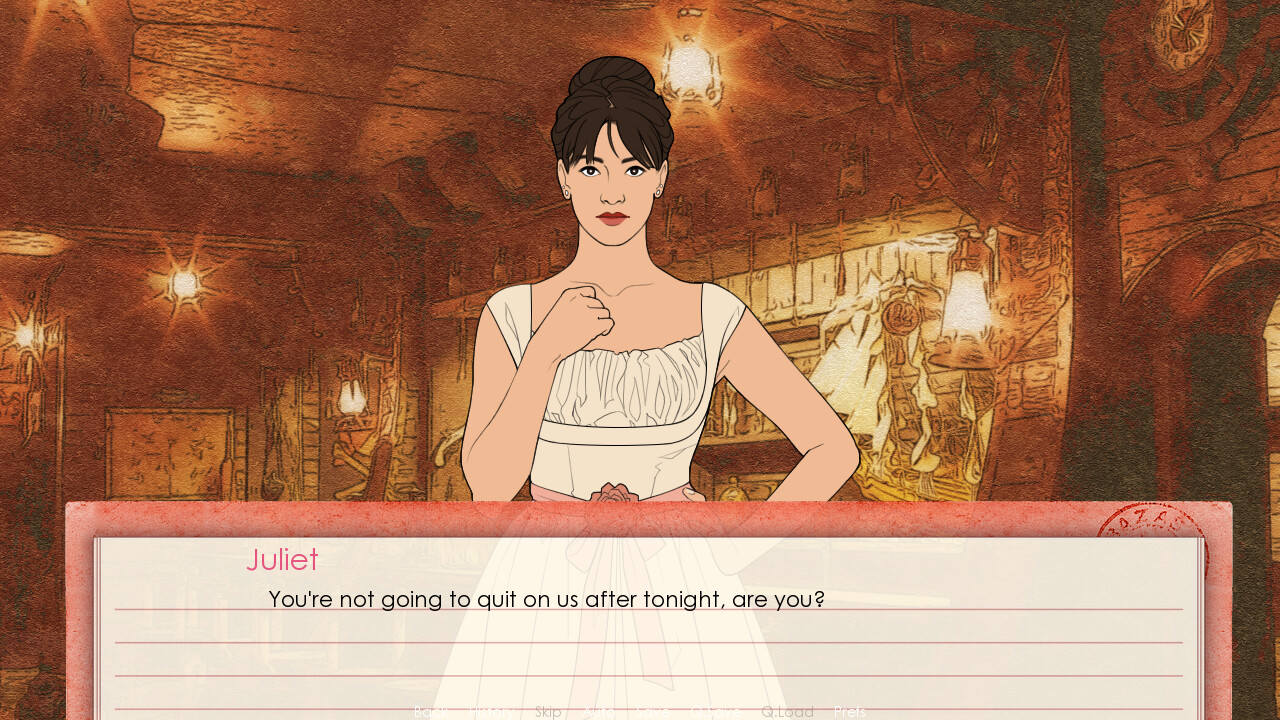Open the Save screen
The height and width of the screenshot is (720, 1280).
[651, 711]
